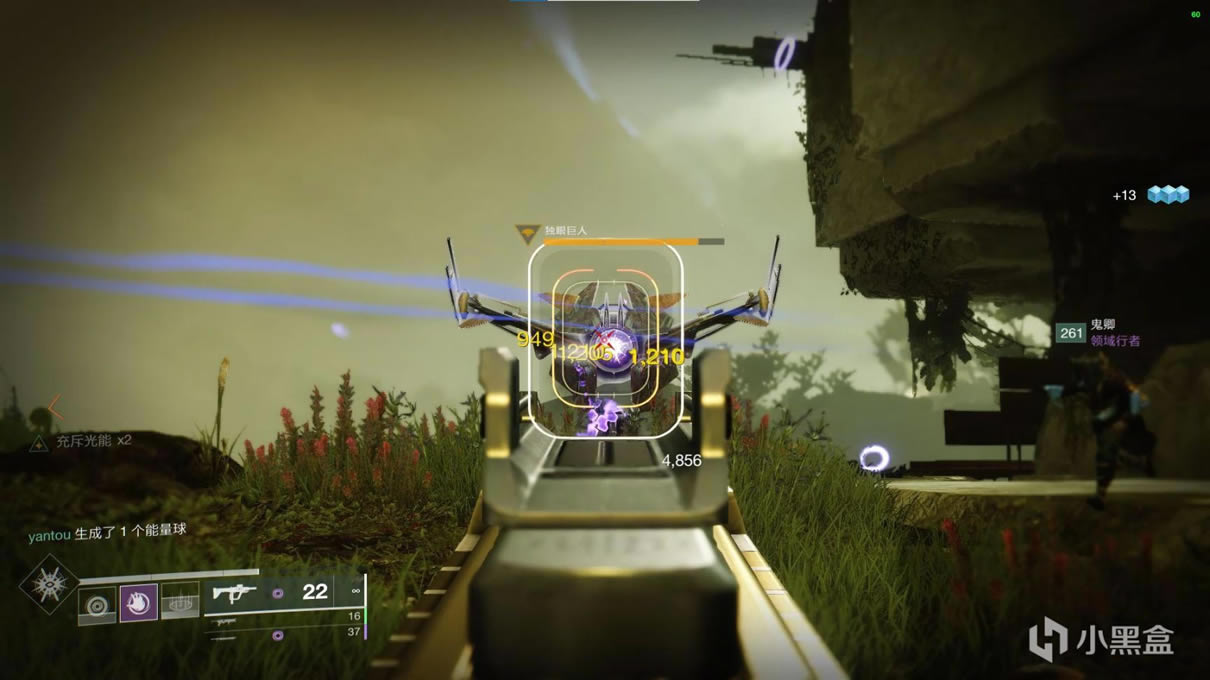Image resolution: width=1210 pixels, height=680 pixels.
Task: Activate the class ability rift icon
Action: [x=180, y=603]
